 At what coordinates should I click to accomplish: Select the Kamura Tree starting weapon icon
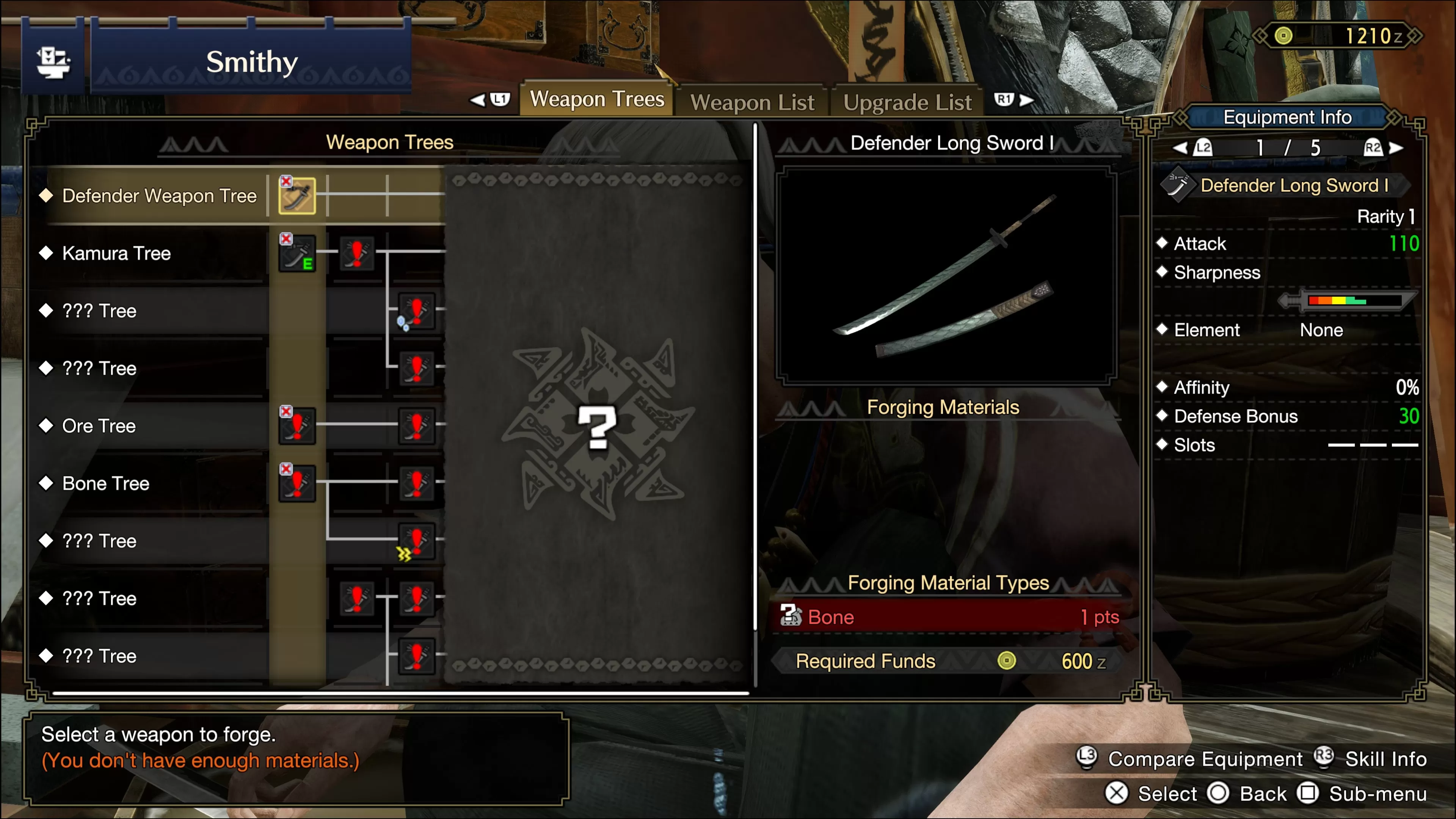(297, 253)
